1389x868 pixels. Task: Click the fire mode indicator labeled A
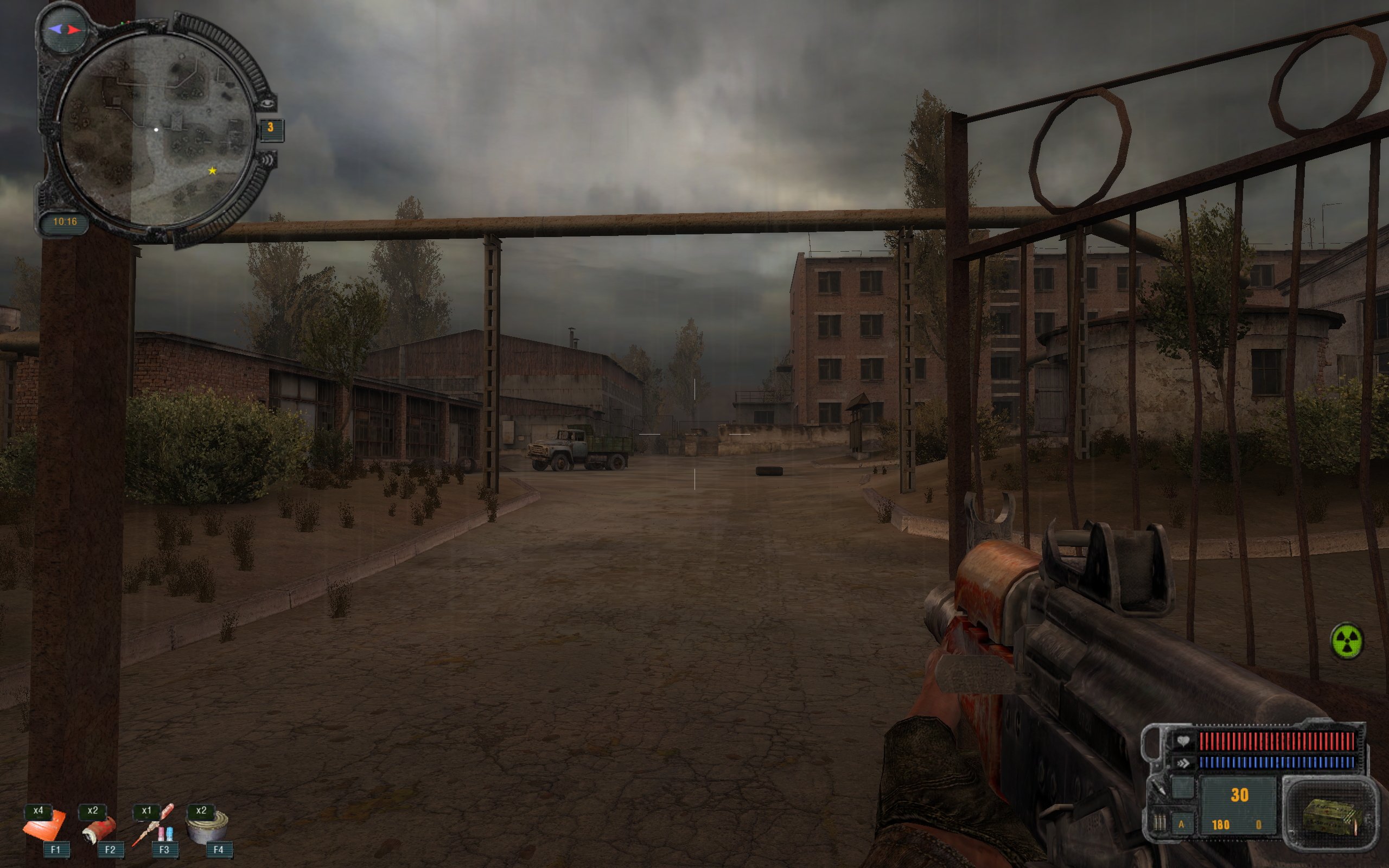pos(1181,825)
